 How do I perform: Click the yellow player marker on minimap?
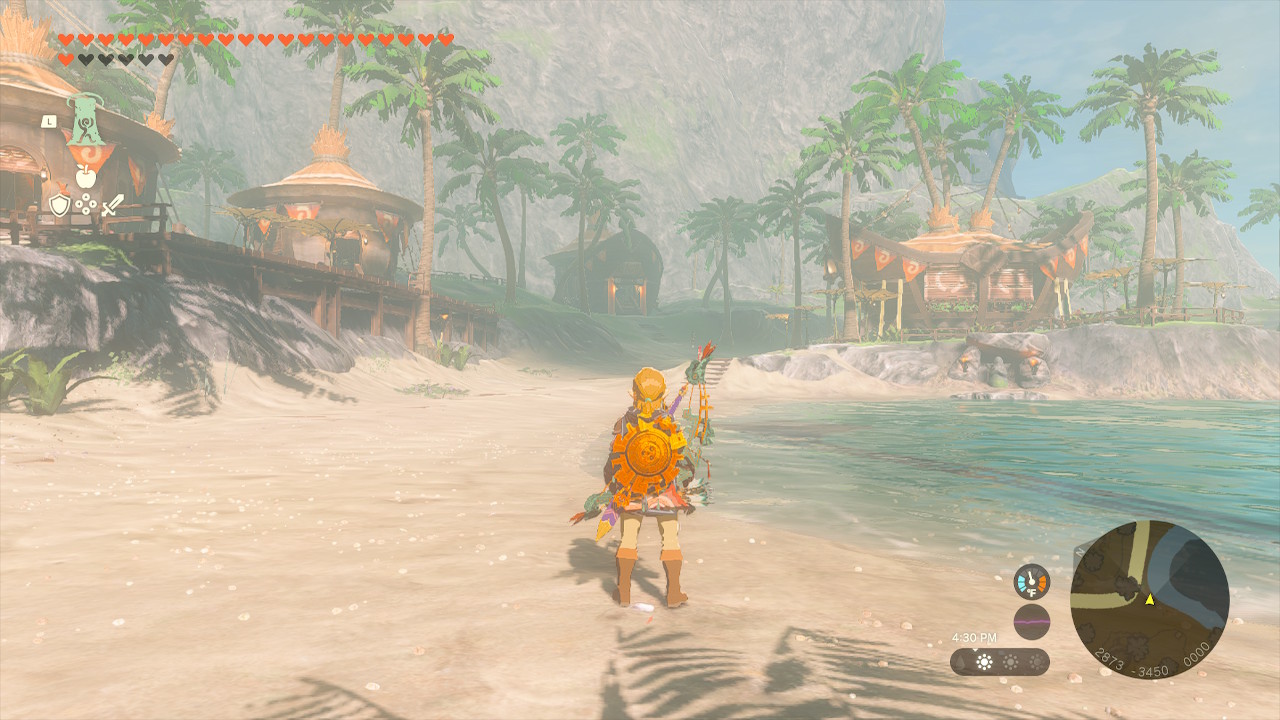(1150, 599)
